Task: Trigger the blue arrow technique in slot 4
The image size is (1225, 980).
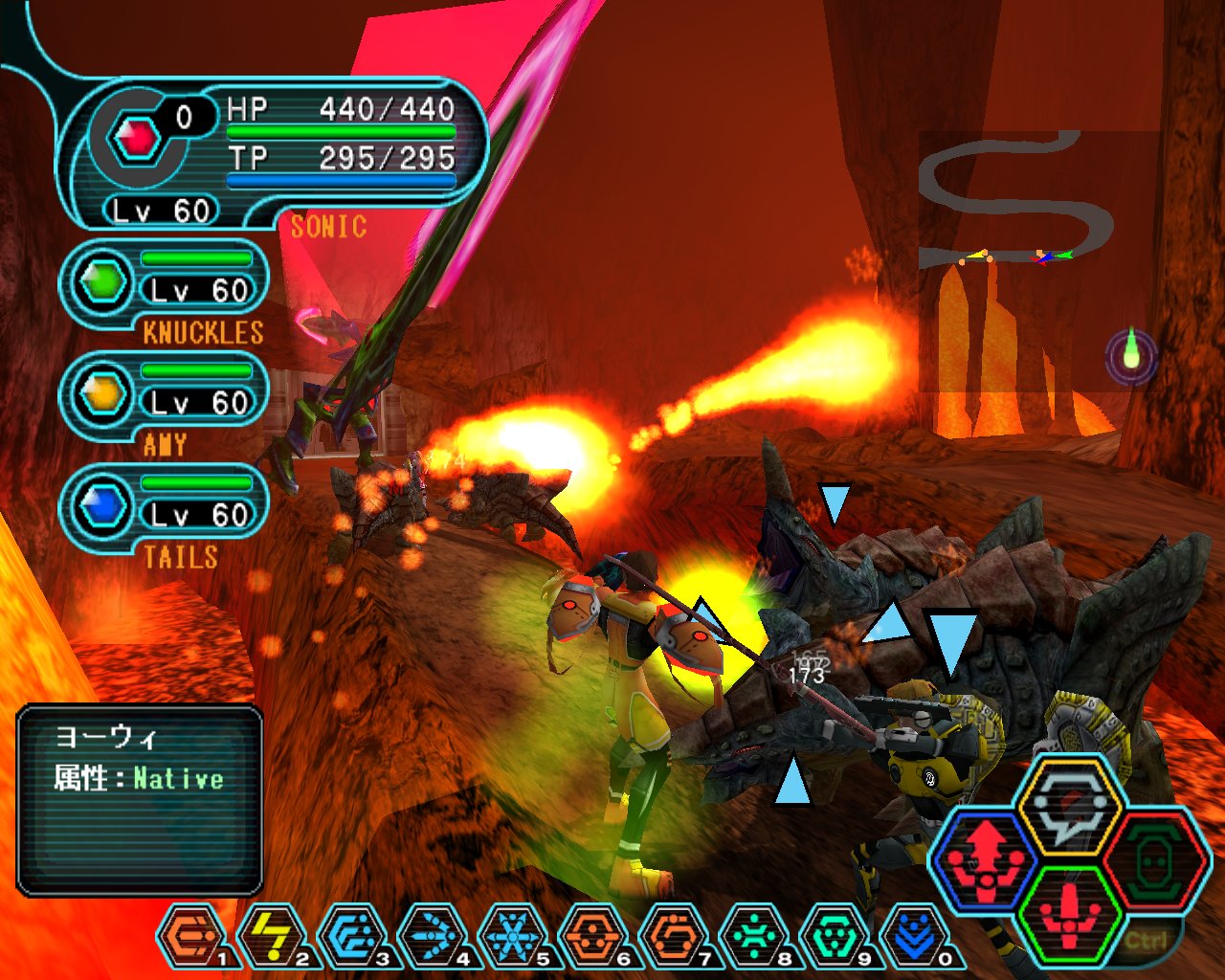Action: (431, 935)
